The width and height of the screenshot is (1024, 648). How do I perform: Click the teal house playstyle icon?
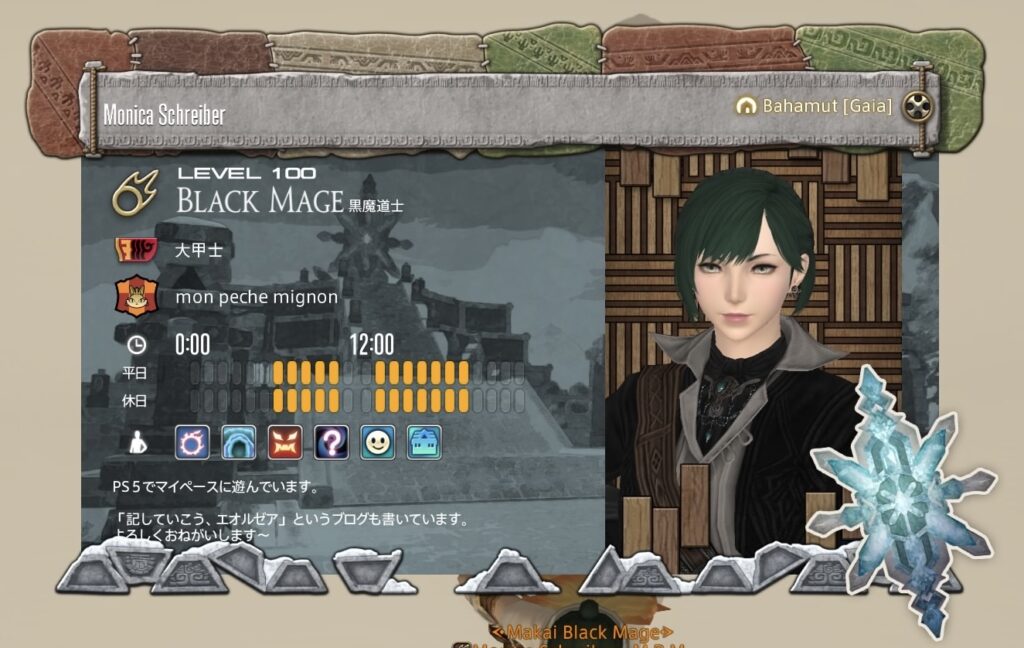(424, 441)
